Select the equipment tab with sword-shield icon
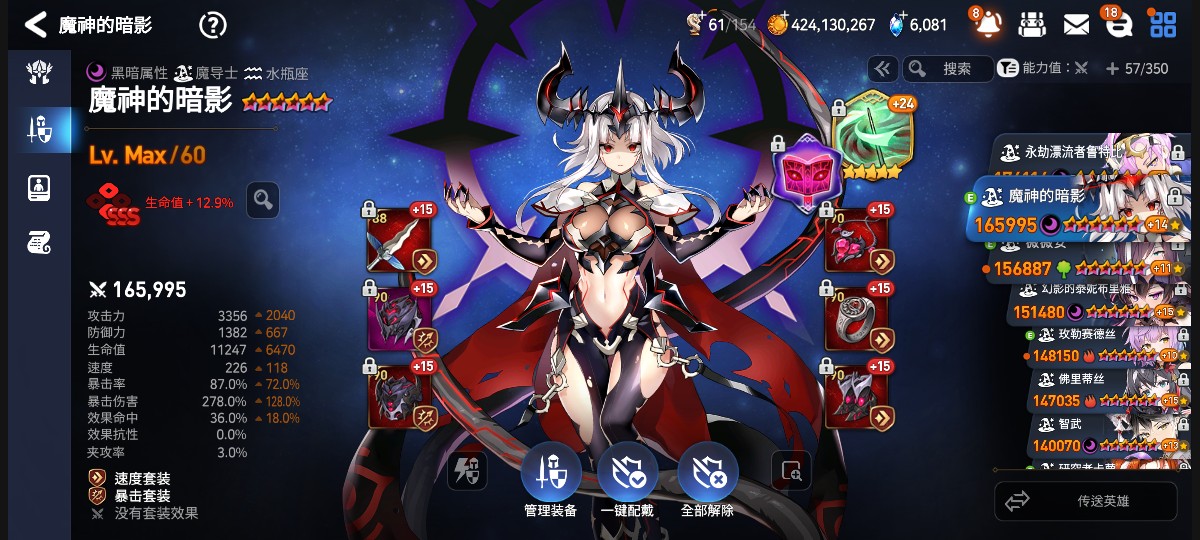The image size is (1200, 540). [x=39, y=129]
